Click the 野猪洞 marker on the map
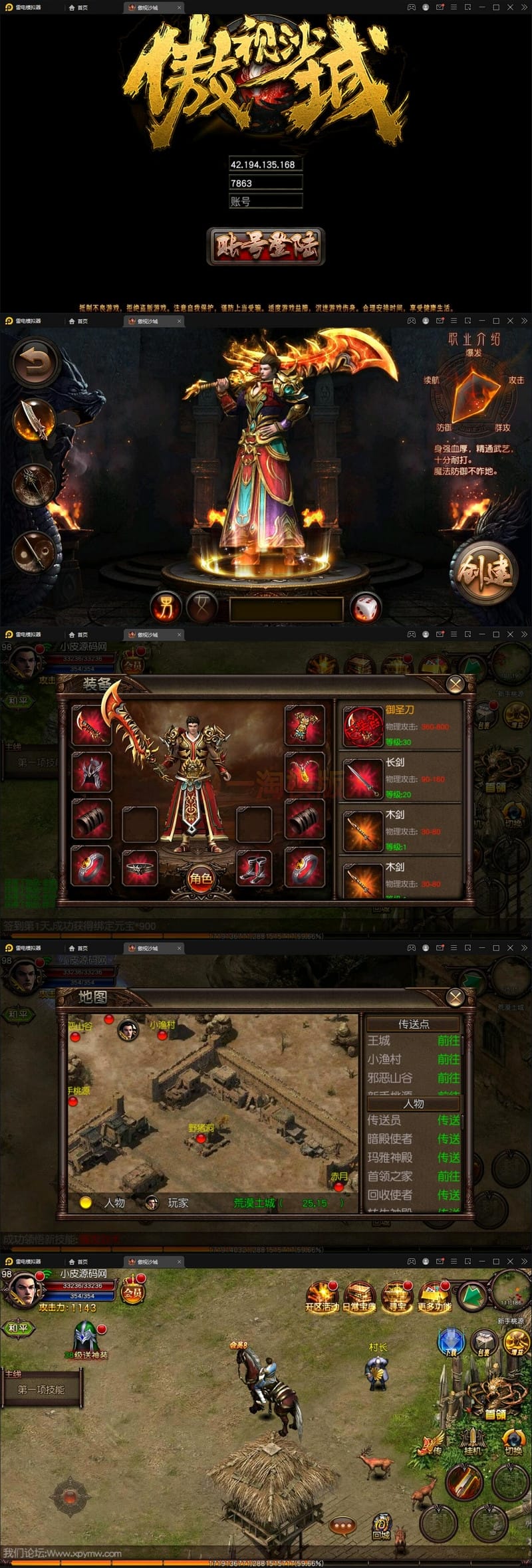The width and height of the screenshot is (532, 1568). click(201, 1138)
